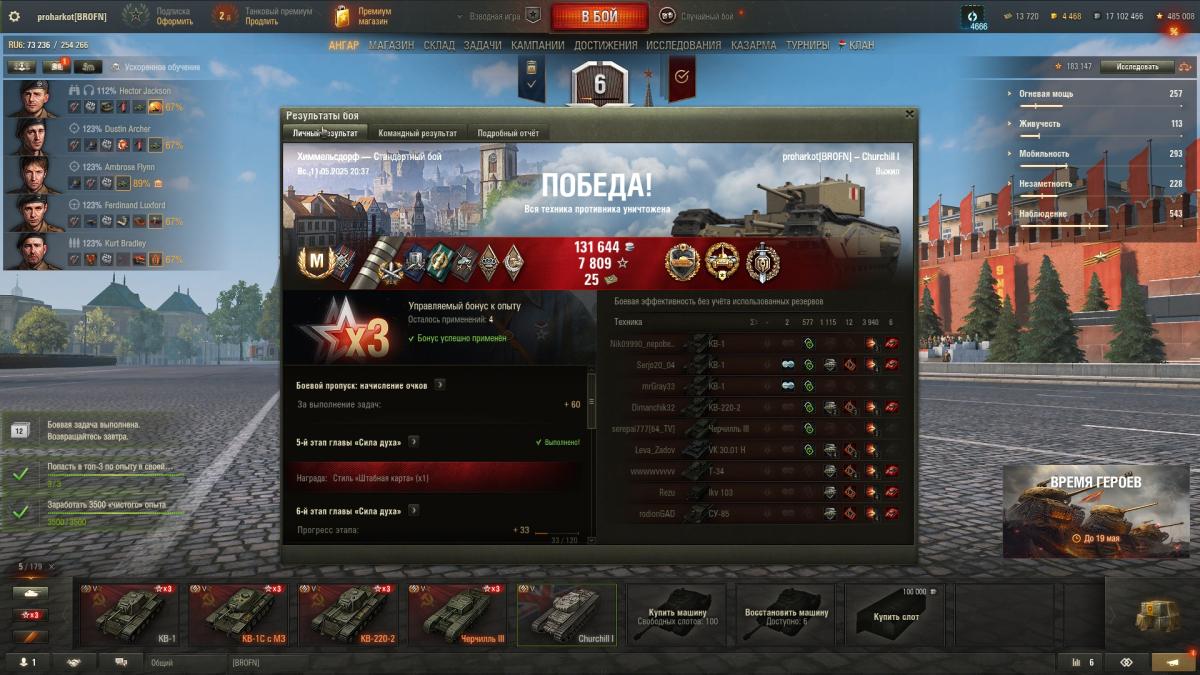Click Купить слот in the carousel

click(896, 614)
